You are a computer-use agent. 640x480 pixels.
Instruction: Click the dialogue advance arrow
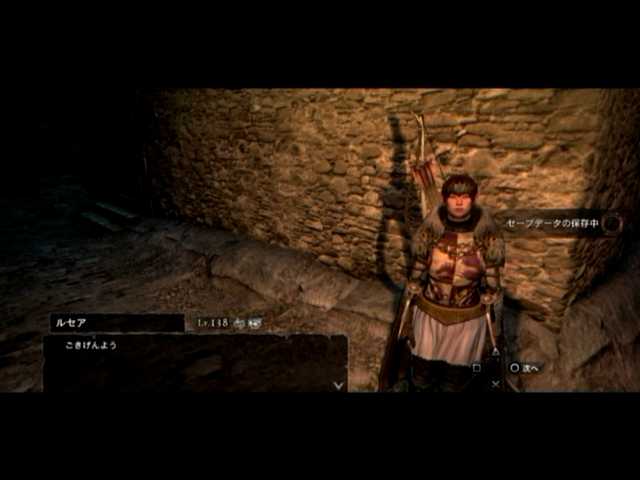pyautogui.click(x=338, y=384)
